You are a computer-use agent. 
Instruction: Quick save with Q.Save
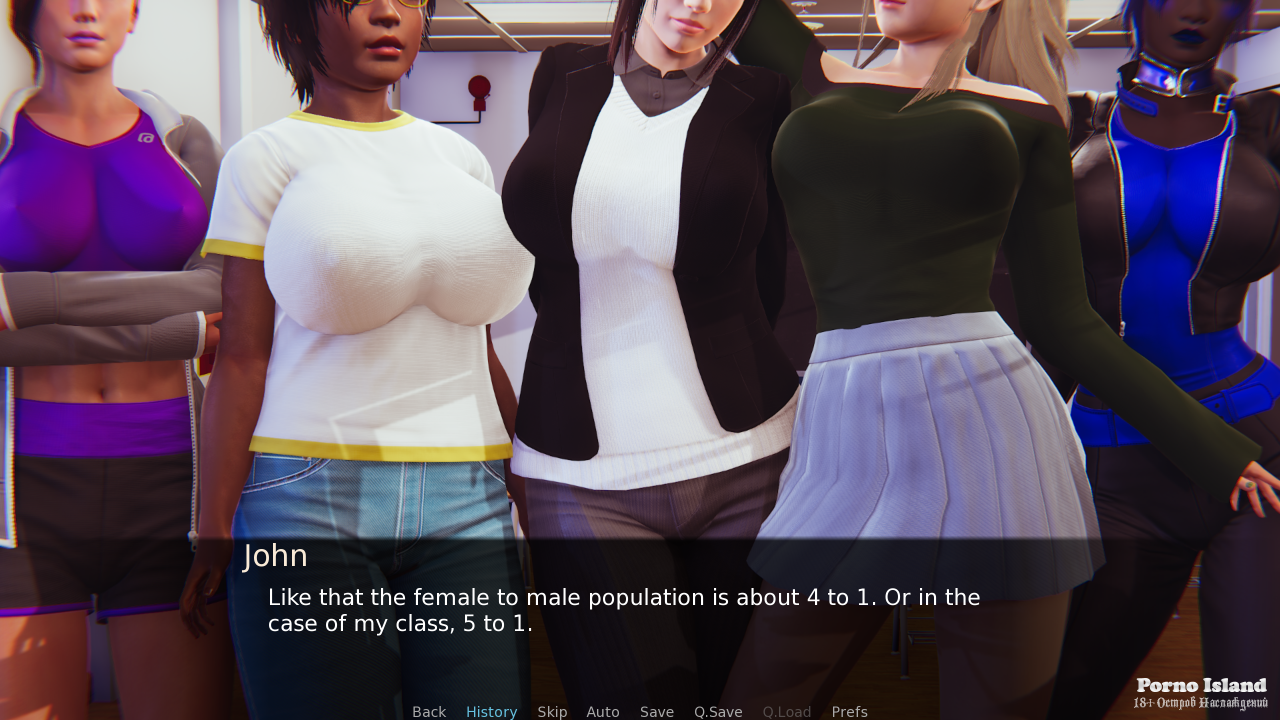pyautogui.click(x=718, y=712)
